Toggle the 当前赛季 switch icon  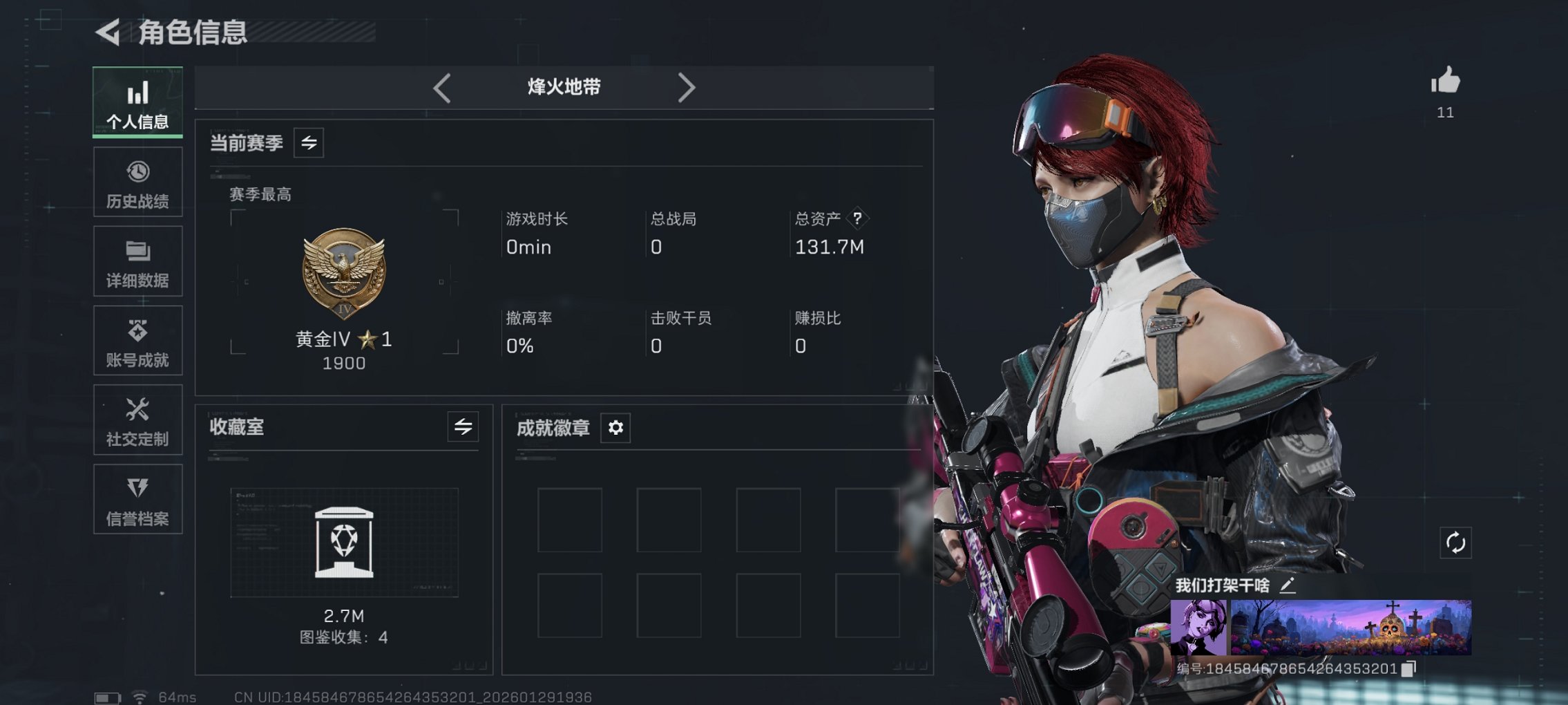(308, 143)
